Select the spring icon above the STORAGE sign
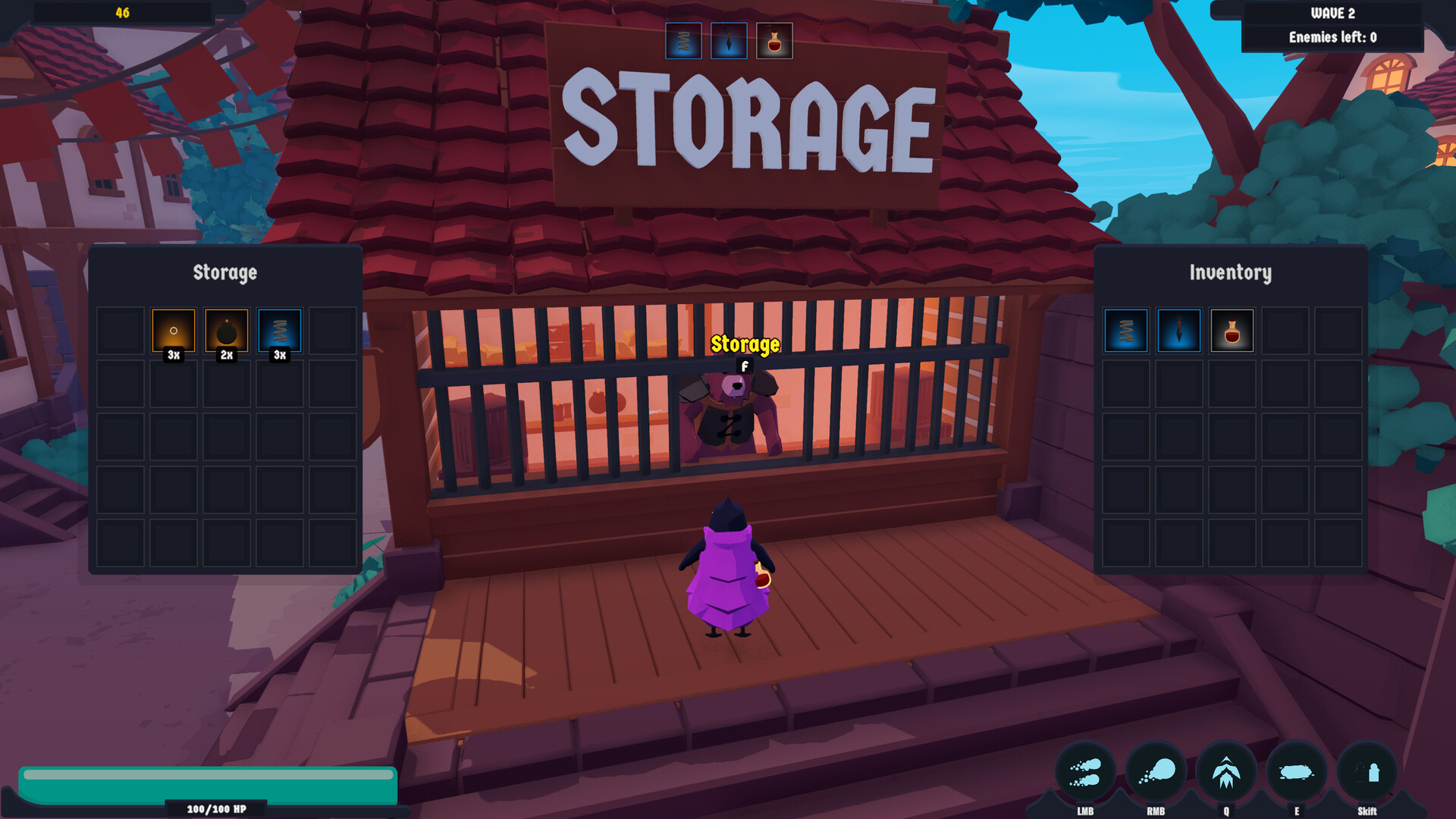Image resolution: width=1456 pixels, height=819 pixels. point(683,41)
